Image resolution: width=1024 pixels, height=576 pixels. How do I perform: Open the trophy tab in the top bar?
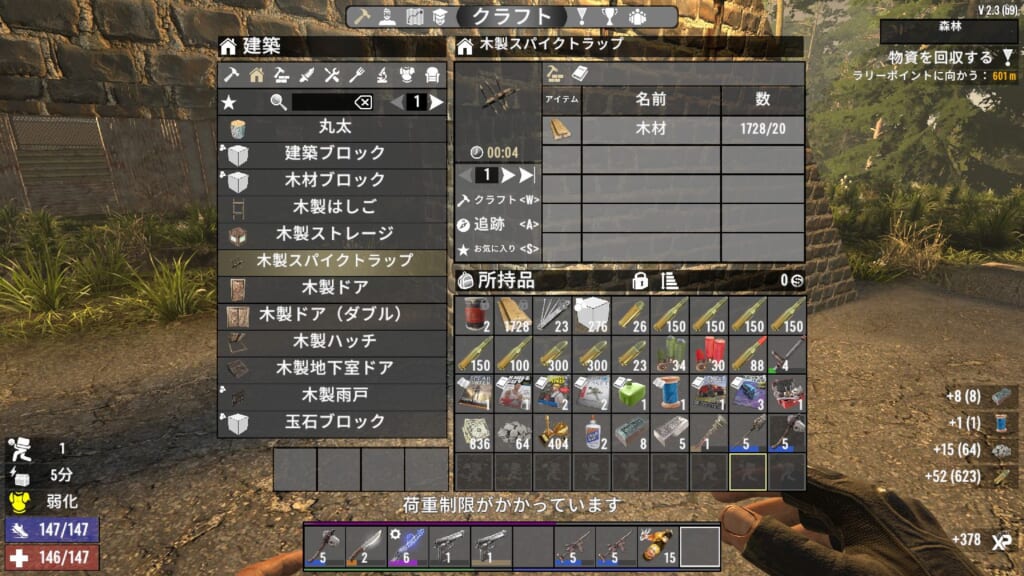(x=608, y=16)
